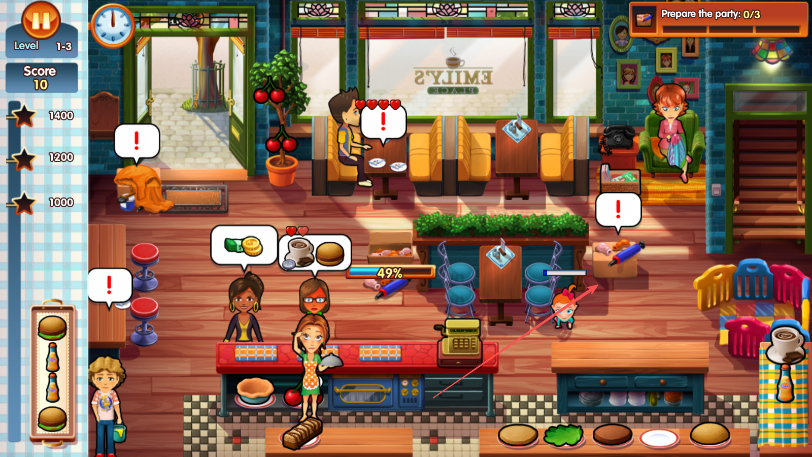The image size is (812, 457).
Task: Open the Prepare the party objective tracker
Action: [718, 17]
